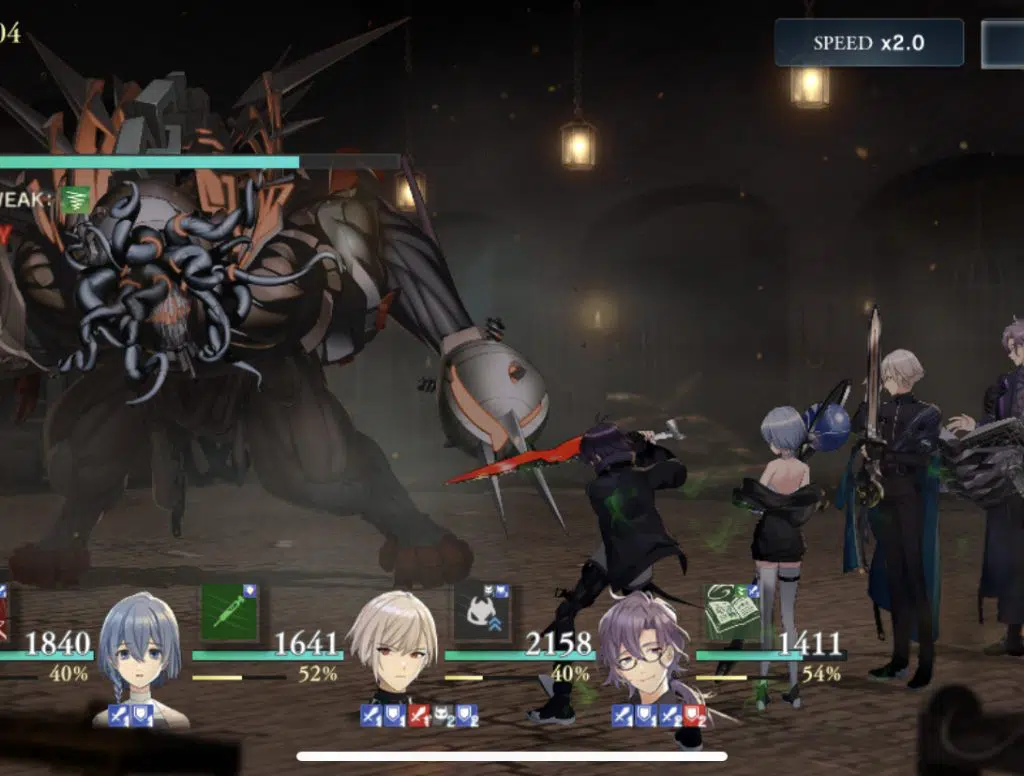
Task: Toggle the SPEED x2.0 button
Action: (868, 43)
